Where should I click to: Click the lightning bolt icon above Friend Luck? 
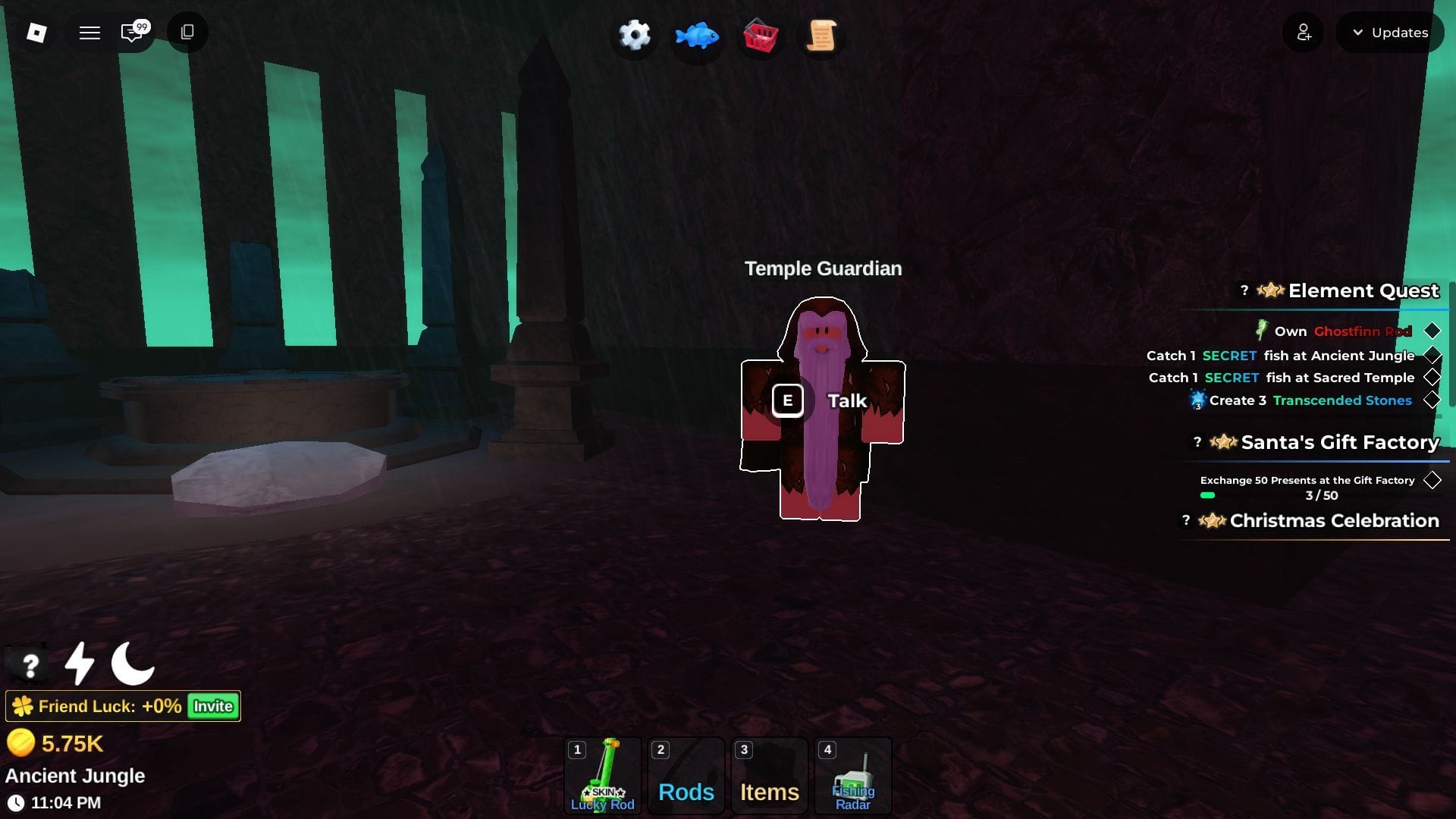tap(78, 664)
